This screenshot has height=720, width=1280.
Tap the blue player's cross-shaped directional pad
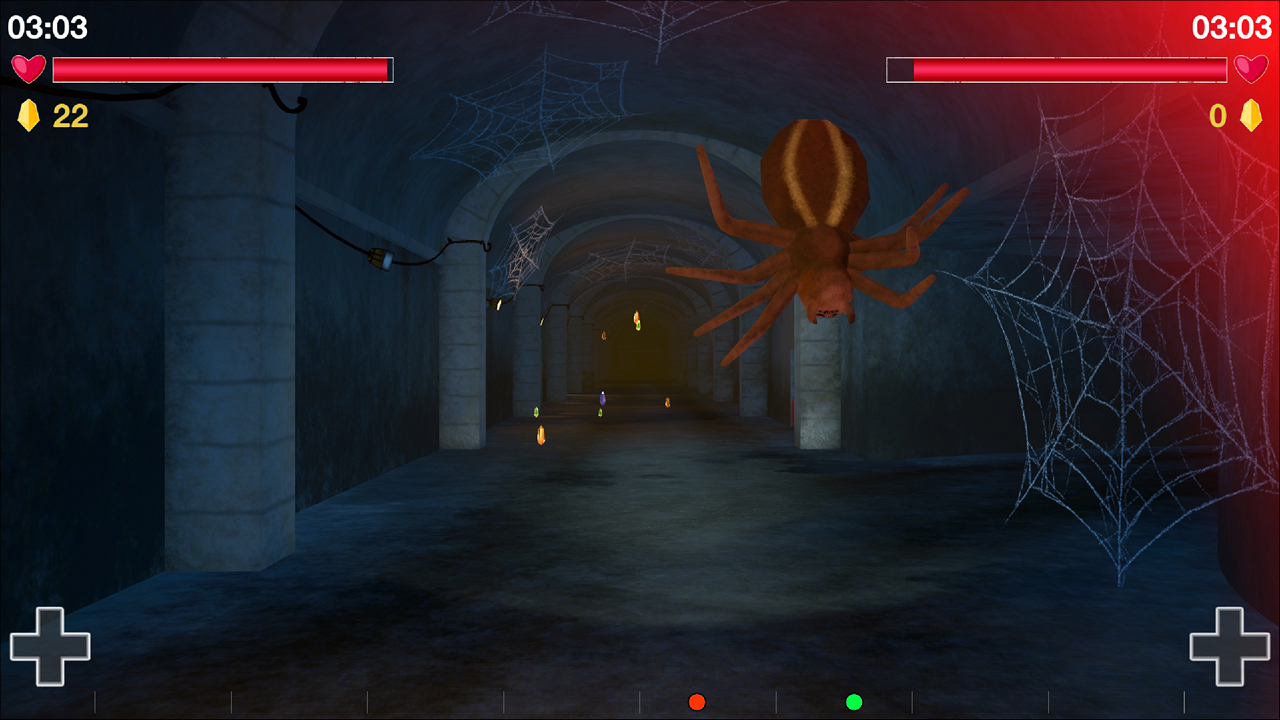click(x=50, y=646)
